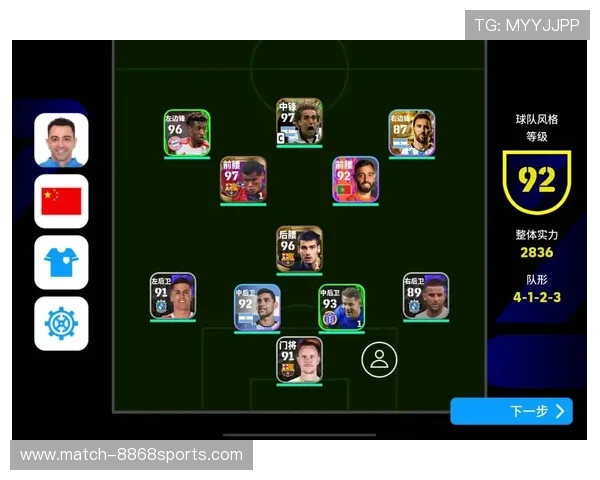The image size is (600, 480).
Task: Pick the 中后卫 centre back rated 92
Action: pyautogui.click(x=257, y=307)
